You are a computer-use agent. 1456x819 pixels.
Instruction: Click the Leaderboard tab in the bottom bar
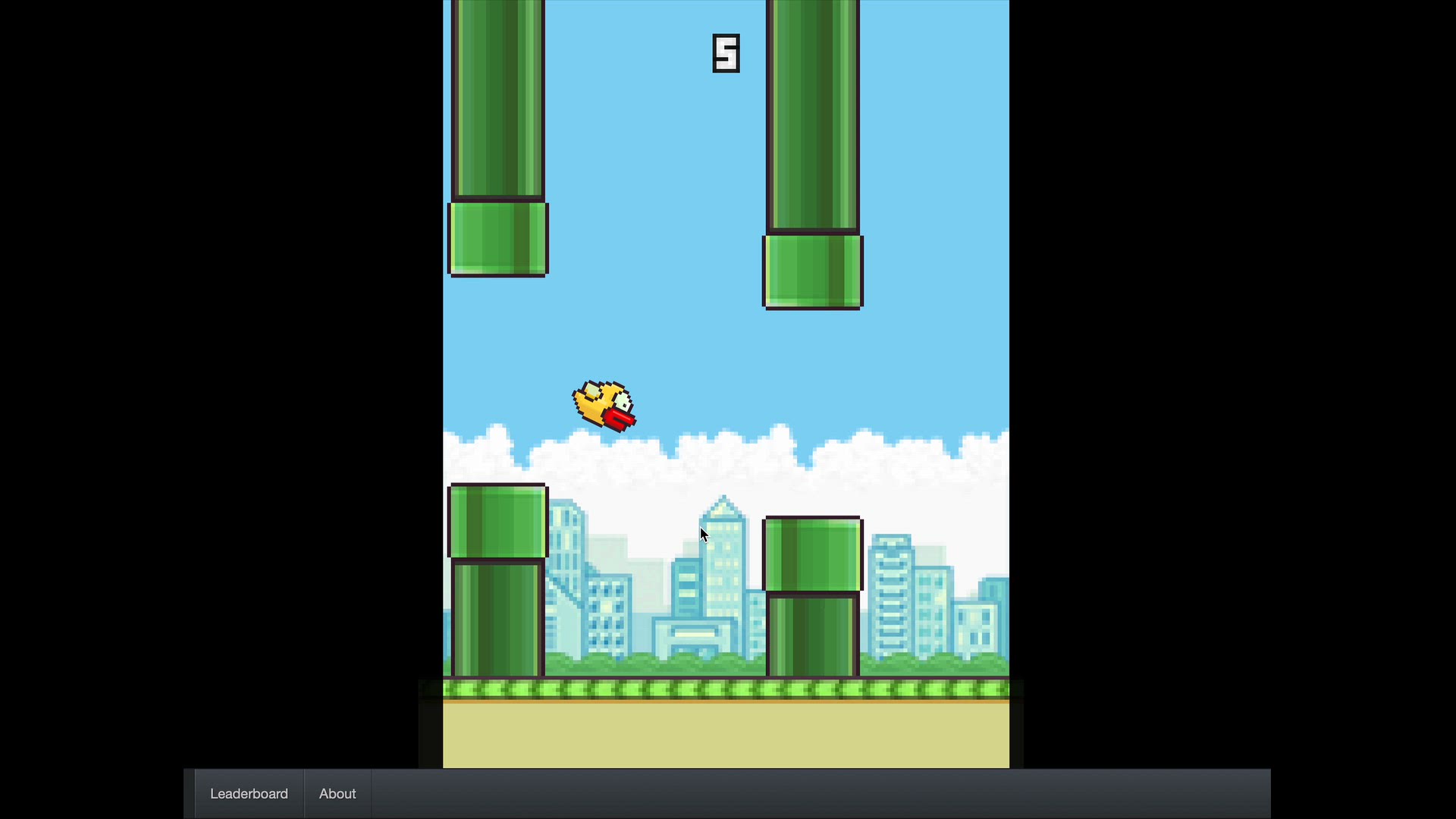[248, 793]
